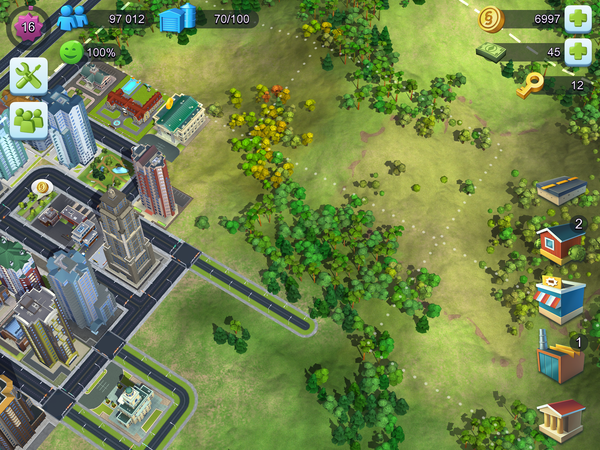The image size is (600, 450).
Task: Open the city storage box icon
Action: tap(177, 18)
